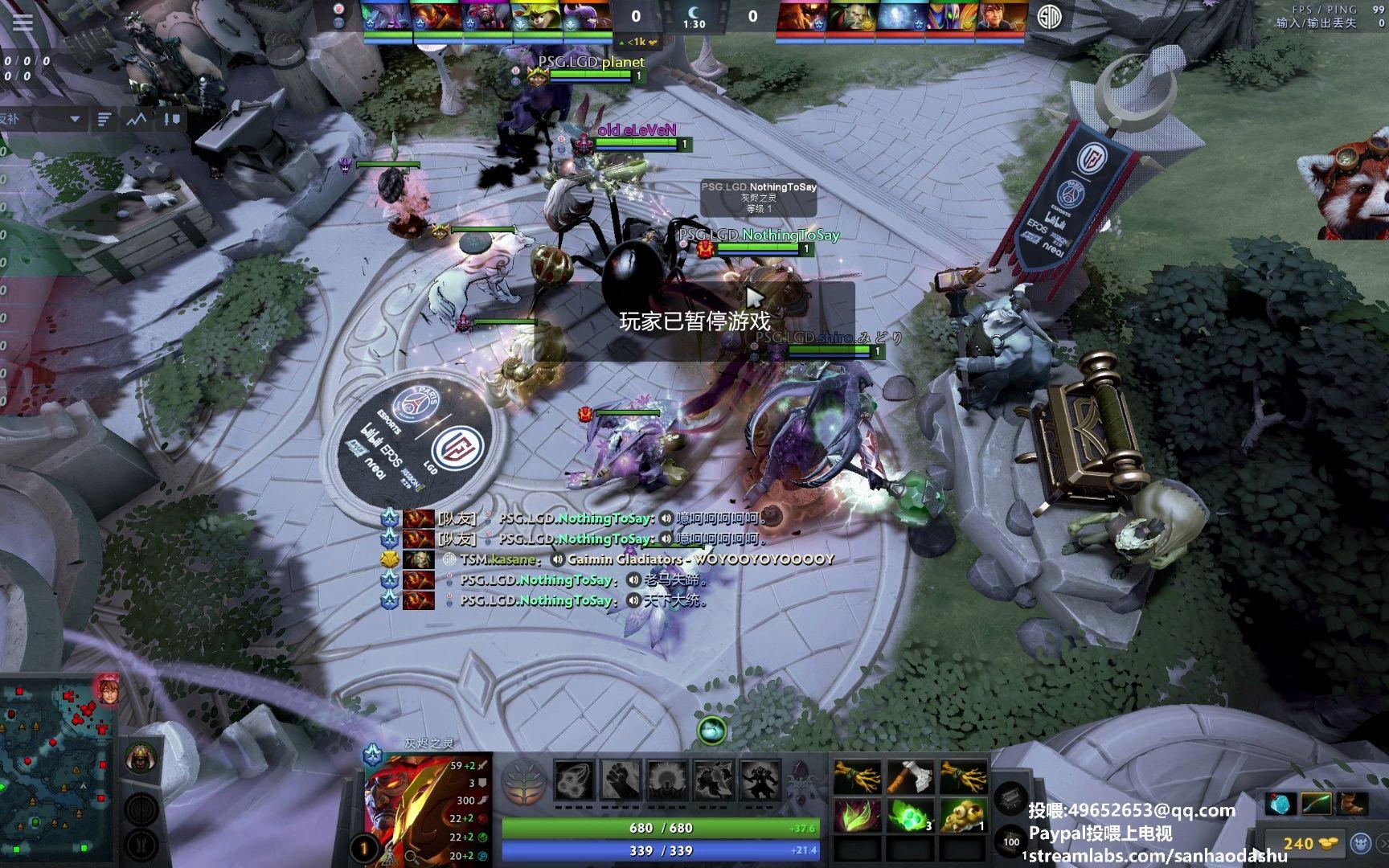Open Ember Spirit's talent tree icon
The image size is (1389, 868).
(x=523, y=780)
